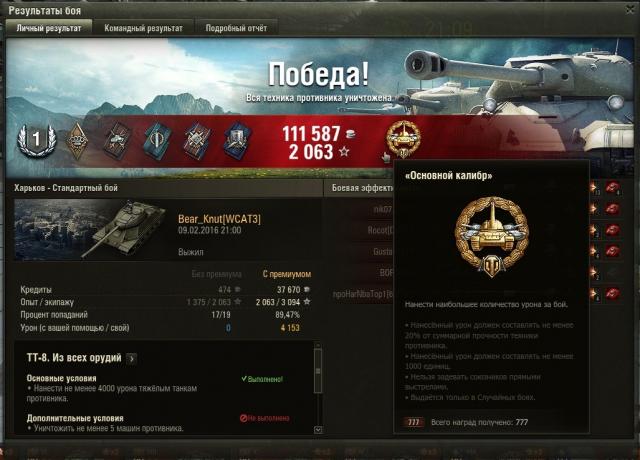The width and height of the screenshot is (640, 460).
Task: Expand the ТТ-8 mission arrow button
Action: click(133, 358)
